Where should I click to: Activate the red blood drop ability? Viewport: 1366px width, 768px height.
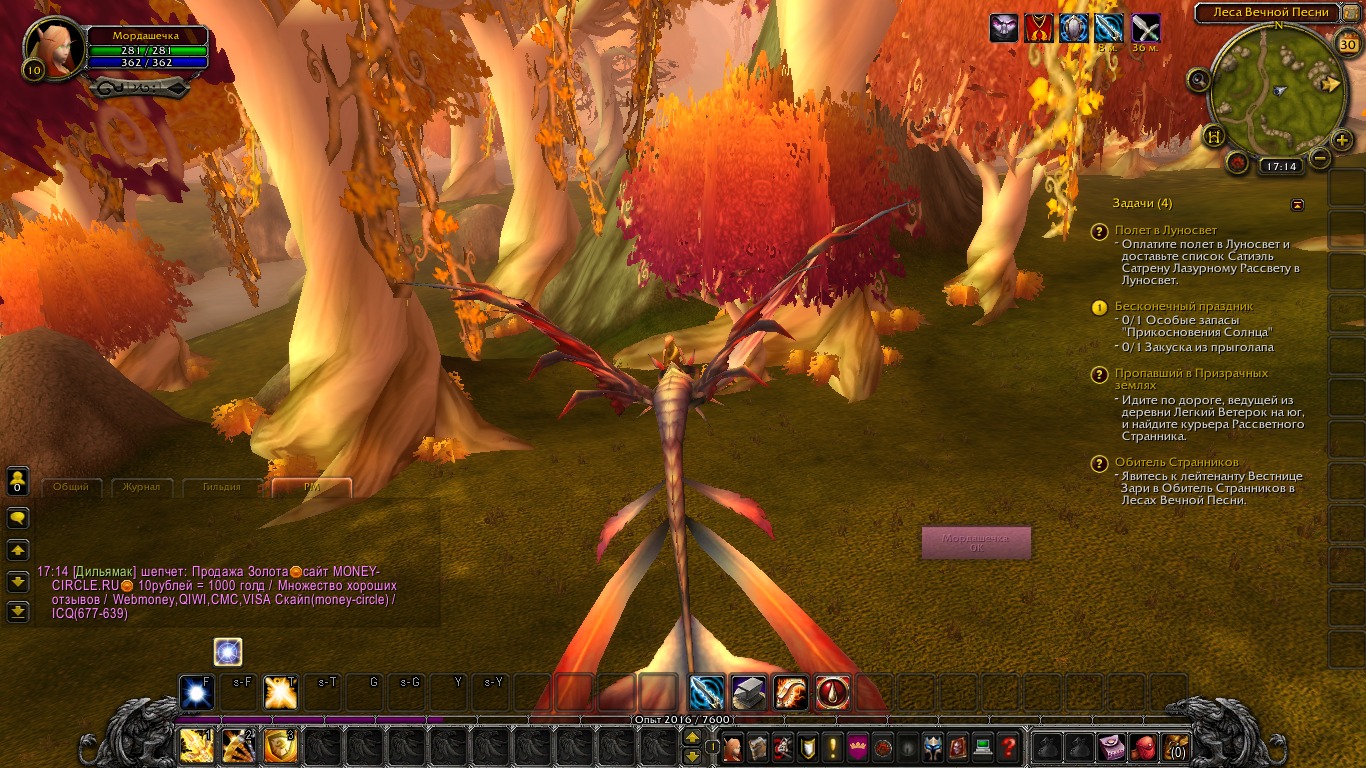click(833, 692)
